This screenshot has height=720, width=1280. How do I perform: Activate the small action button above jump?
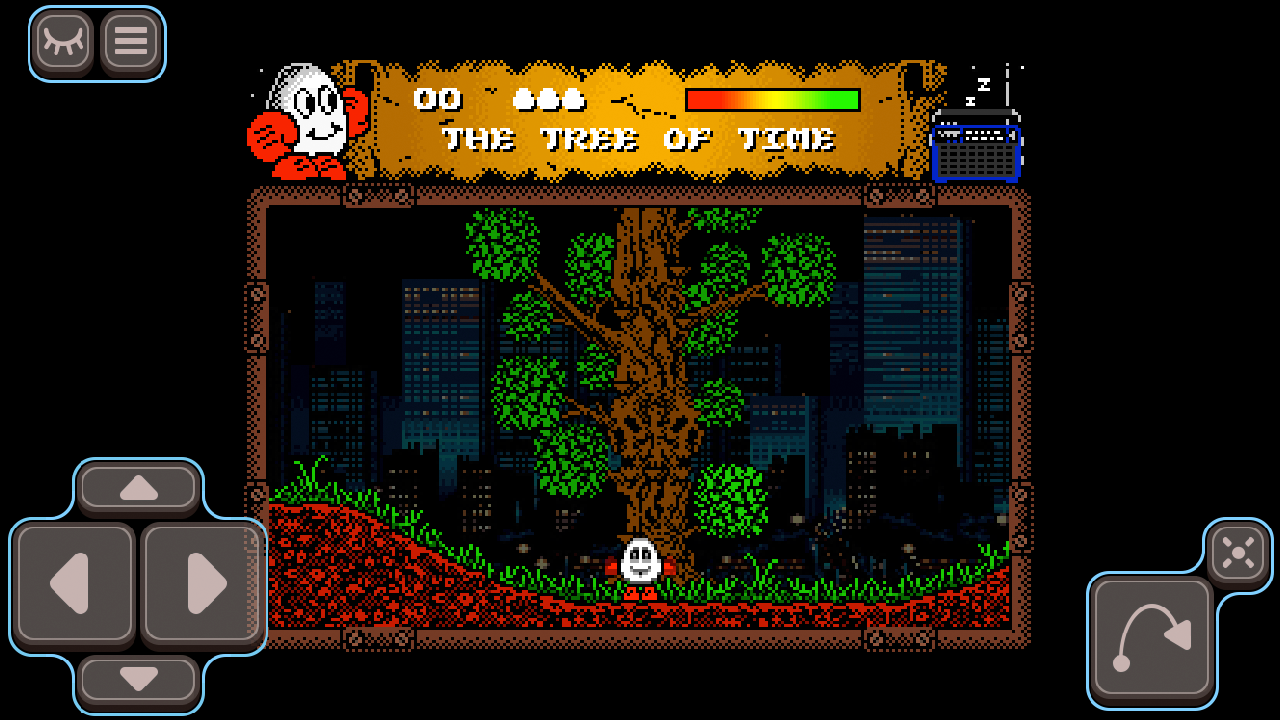(x=1238, y=552)
